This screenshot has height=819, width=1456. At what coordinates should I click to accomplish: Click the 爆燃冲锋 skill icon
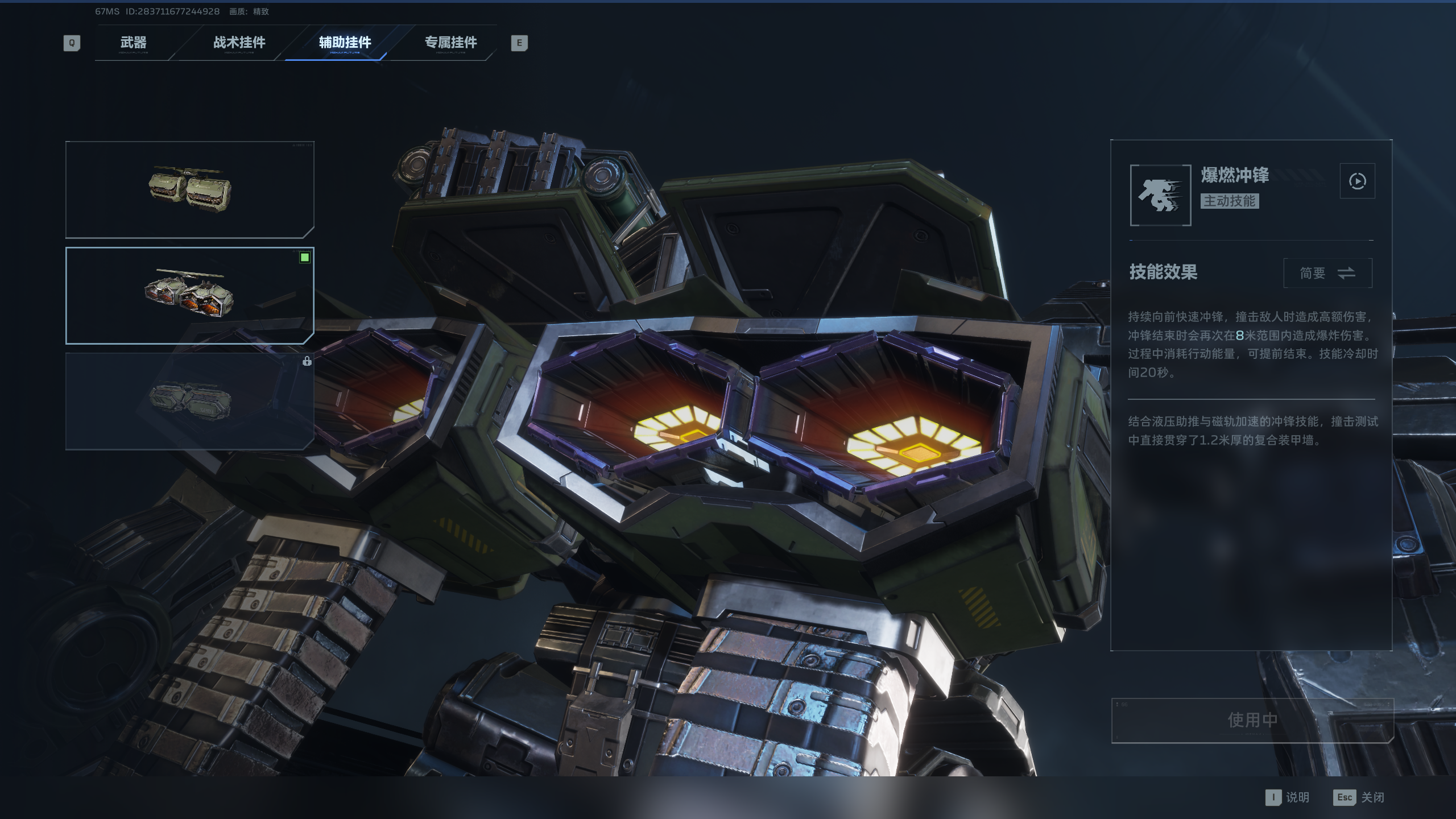click(1160, 195)
